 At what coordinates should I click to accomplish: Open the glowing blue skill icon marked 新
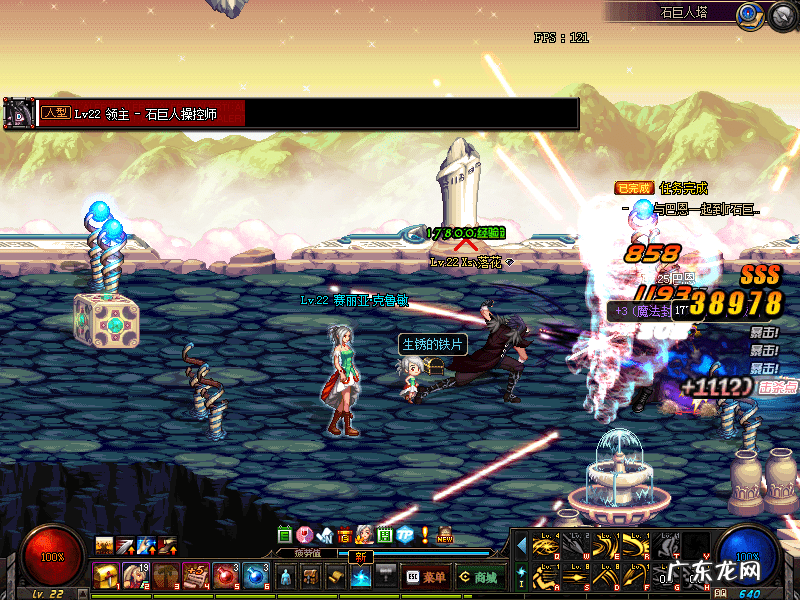361,577
